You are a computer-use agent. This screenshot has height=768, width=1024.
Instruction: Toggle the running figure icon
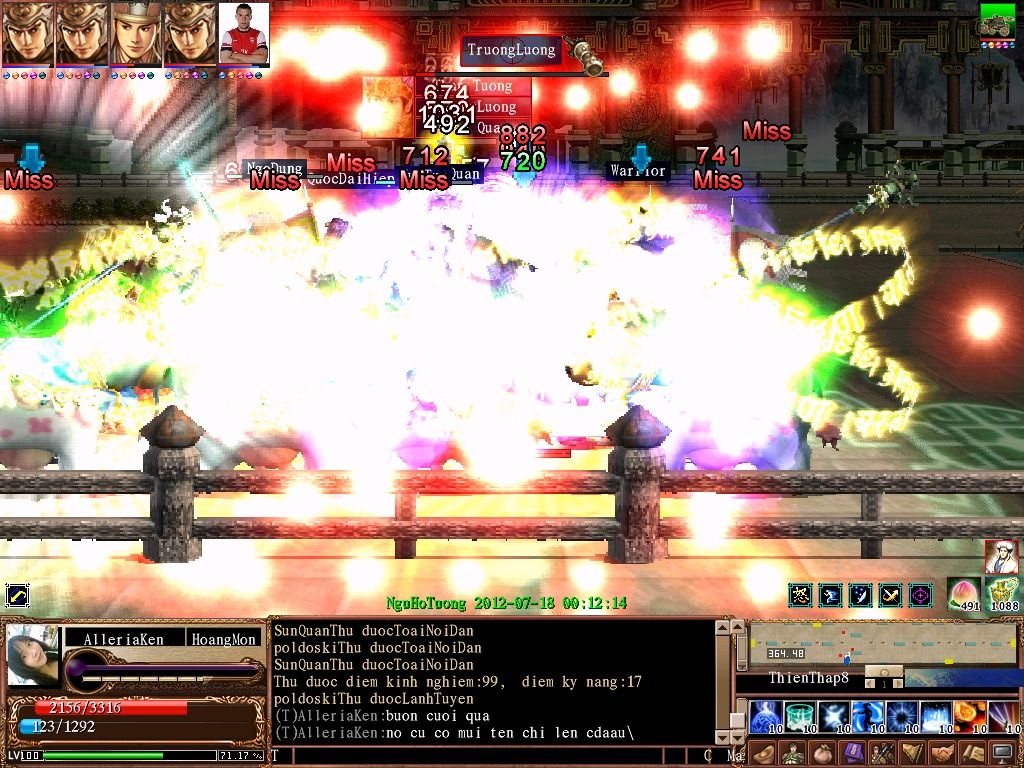pyautogui.click(x=831, y=596)
